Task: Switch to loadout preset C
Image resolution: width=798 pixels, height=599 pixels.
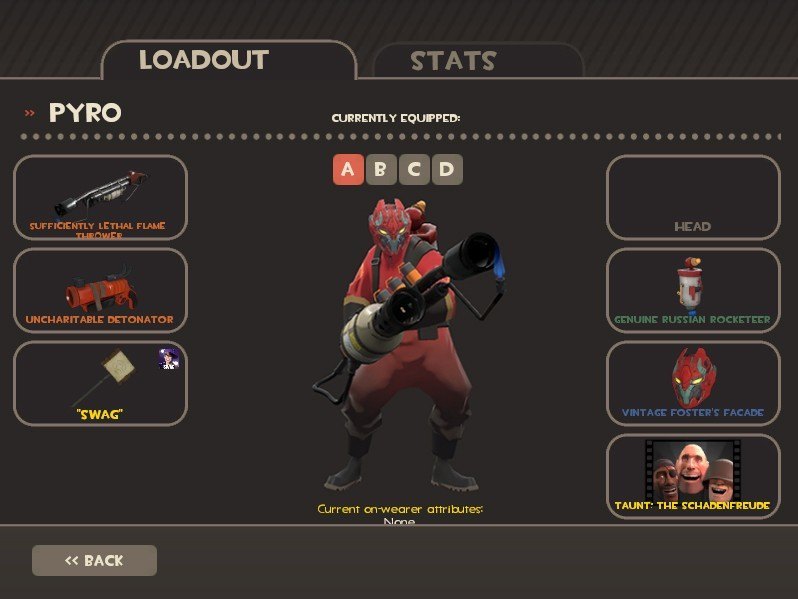Action: [x=413, y=169]
